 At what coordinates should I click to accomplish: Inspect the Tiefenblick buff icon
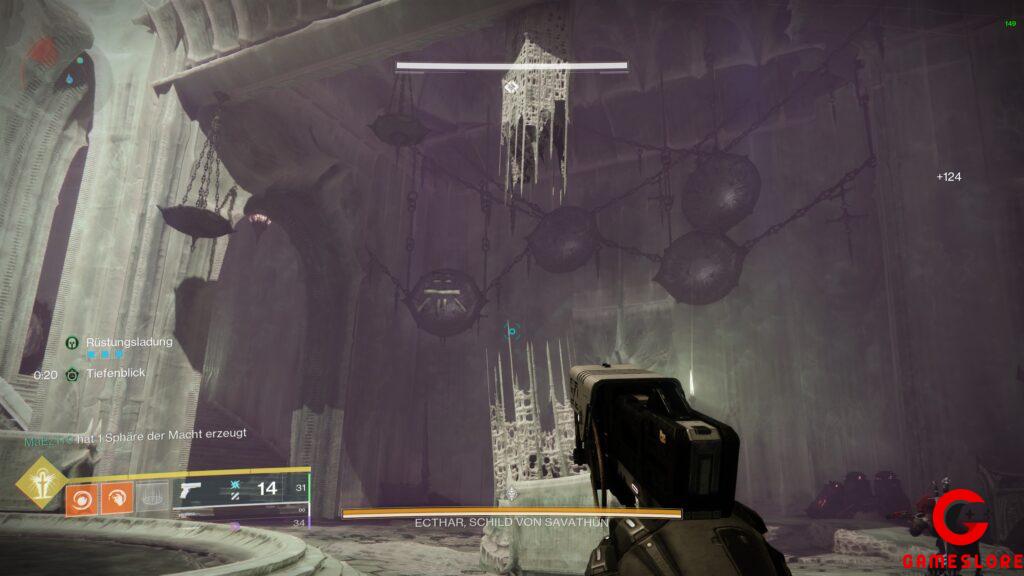[x=73, y=375]
